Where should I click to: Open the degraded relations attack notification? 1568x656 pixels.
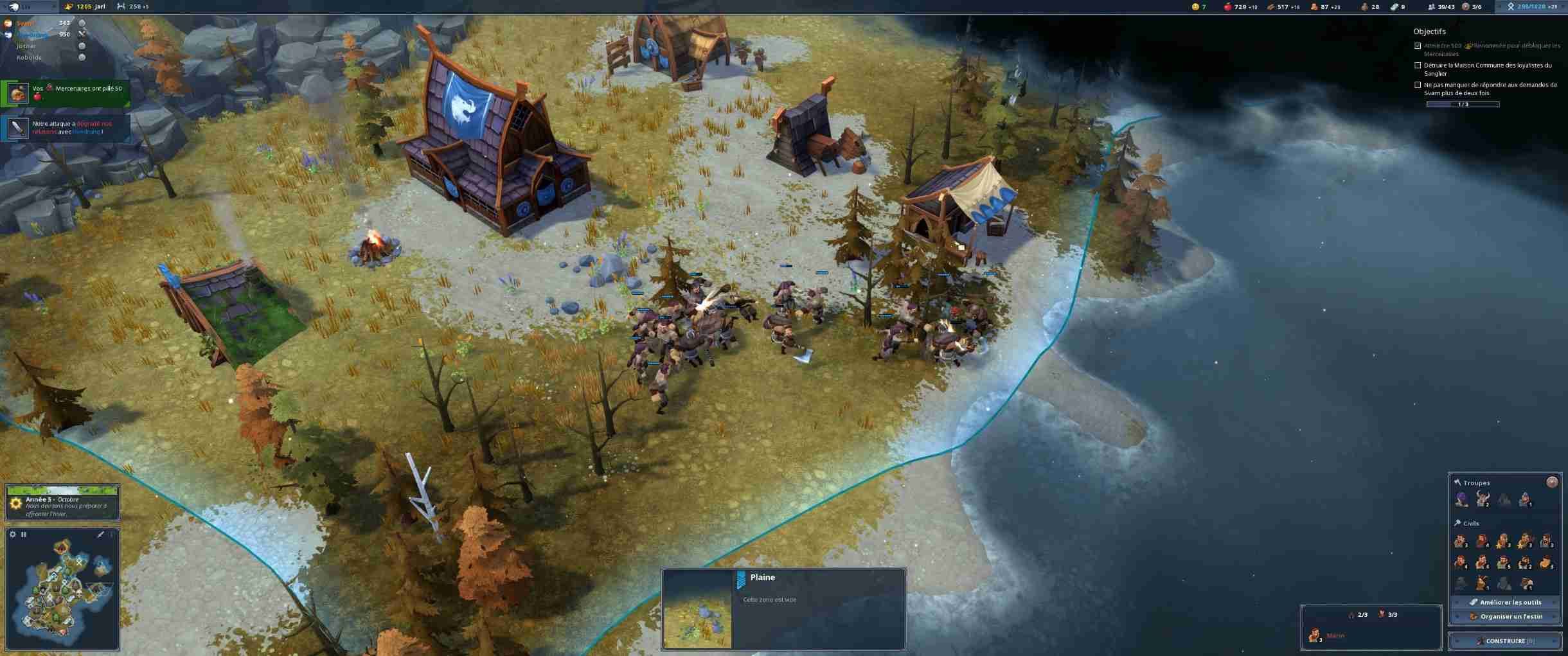pos(66,128)
